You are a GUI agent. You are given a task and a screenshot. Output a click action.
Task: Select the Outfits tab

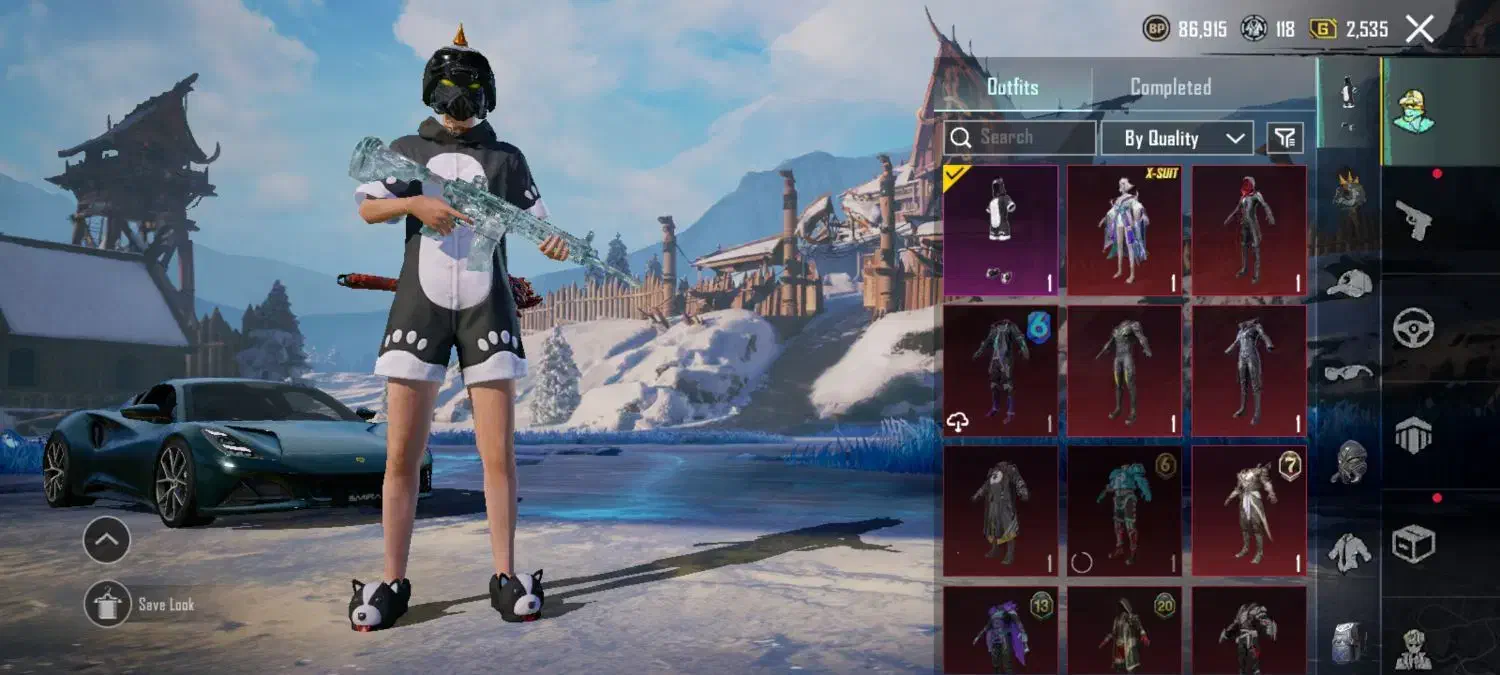[x=1012, y=88]
